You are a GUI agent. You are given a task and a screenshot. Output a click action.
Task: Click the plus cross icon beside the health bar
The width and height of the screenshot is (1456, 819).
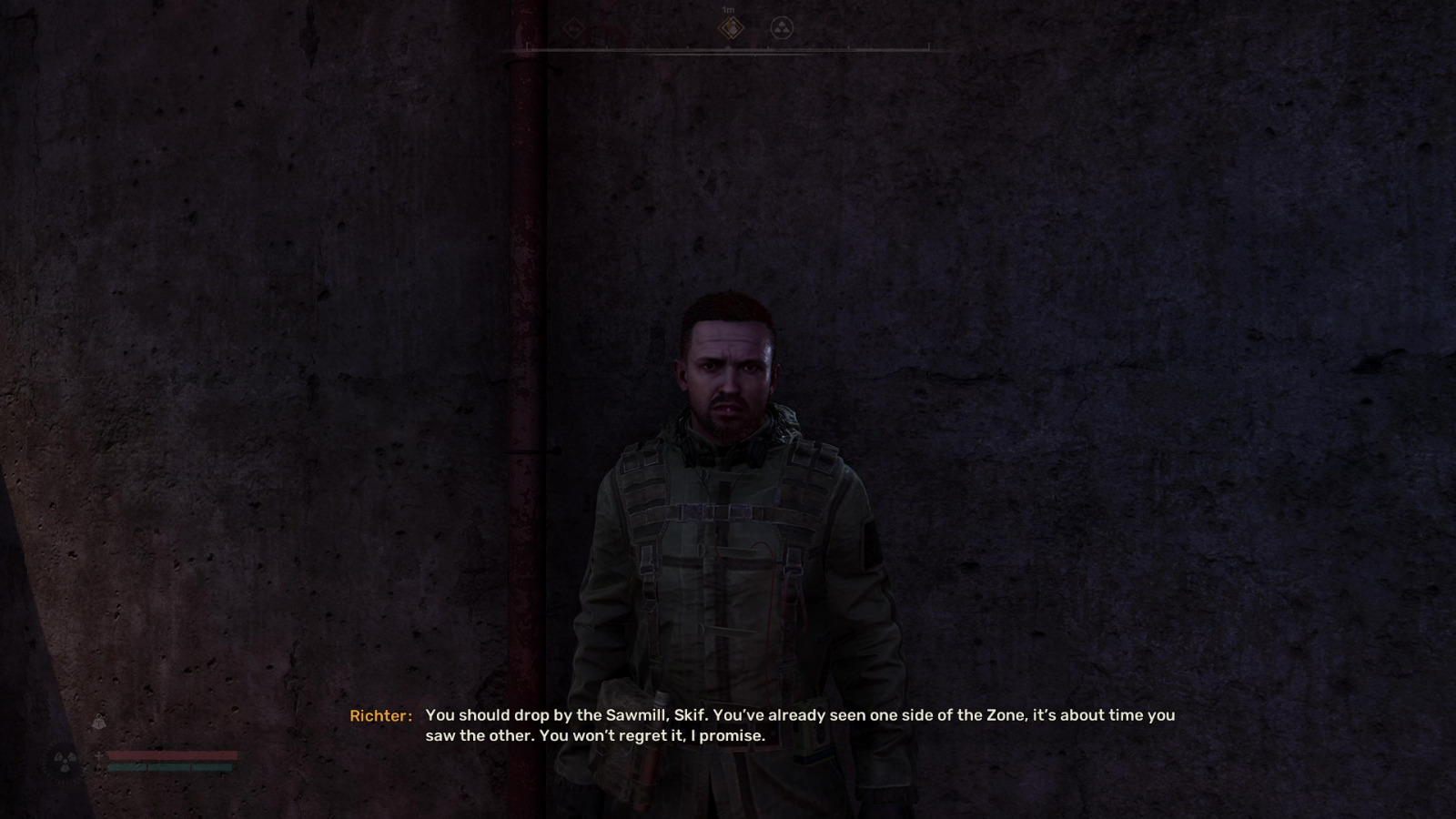(x=97, y=754)
